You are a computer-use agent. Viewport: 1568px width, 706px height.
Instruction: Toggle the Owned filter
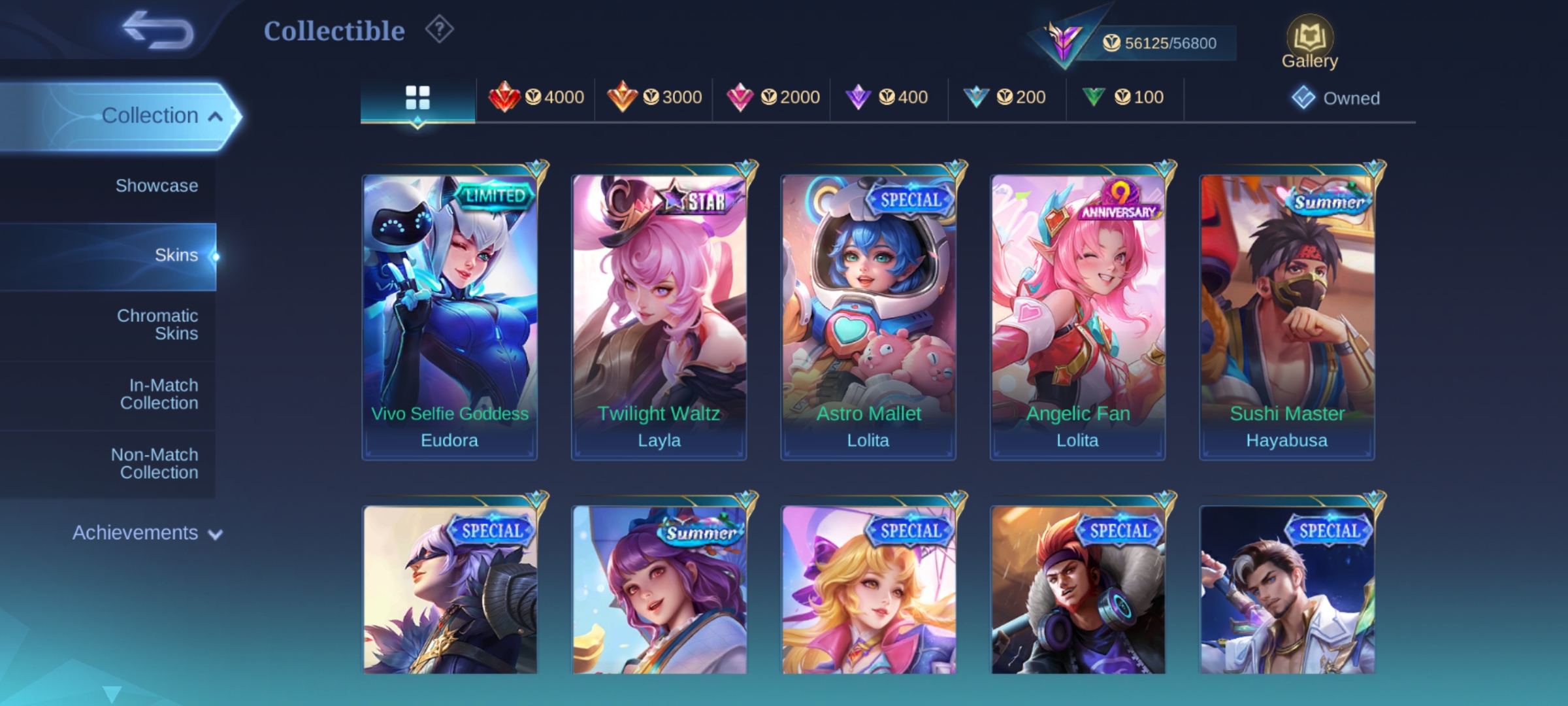click(1336, 98)
